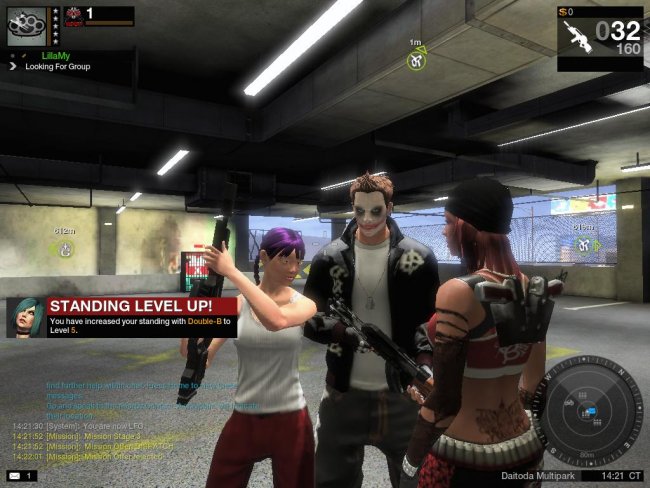Click the Double-B contact portrait
Screen dimensions: 650x488
click(25, 316)
